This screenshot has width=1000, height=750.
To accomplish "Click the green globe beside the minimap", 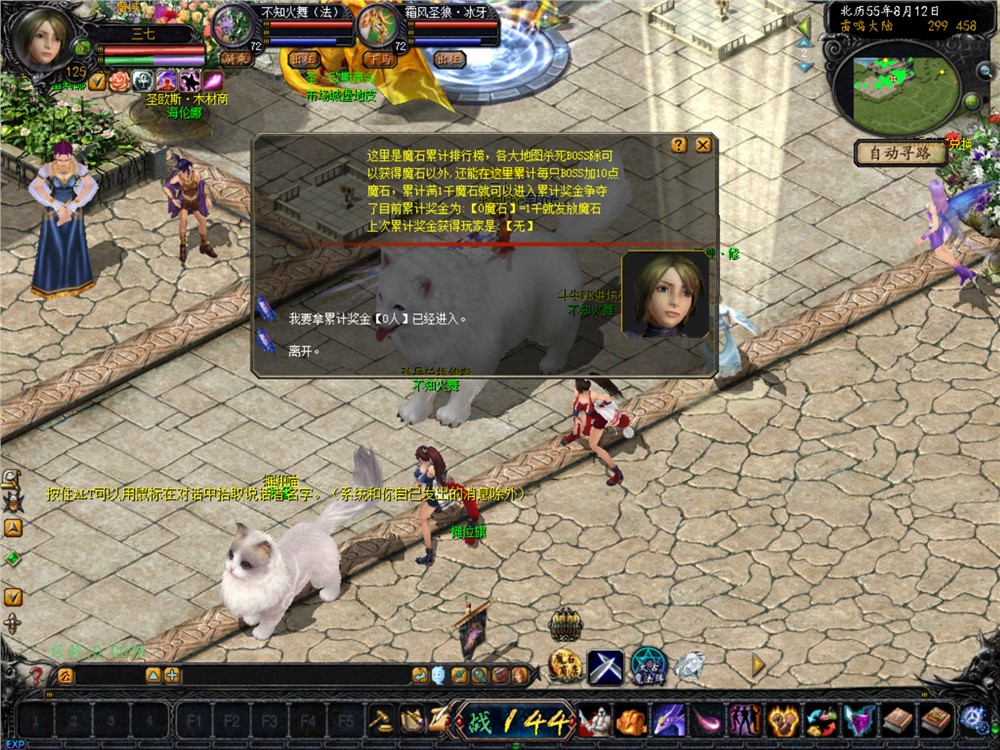I will [x=970, y=103].
